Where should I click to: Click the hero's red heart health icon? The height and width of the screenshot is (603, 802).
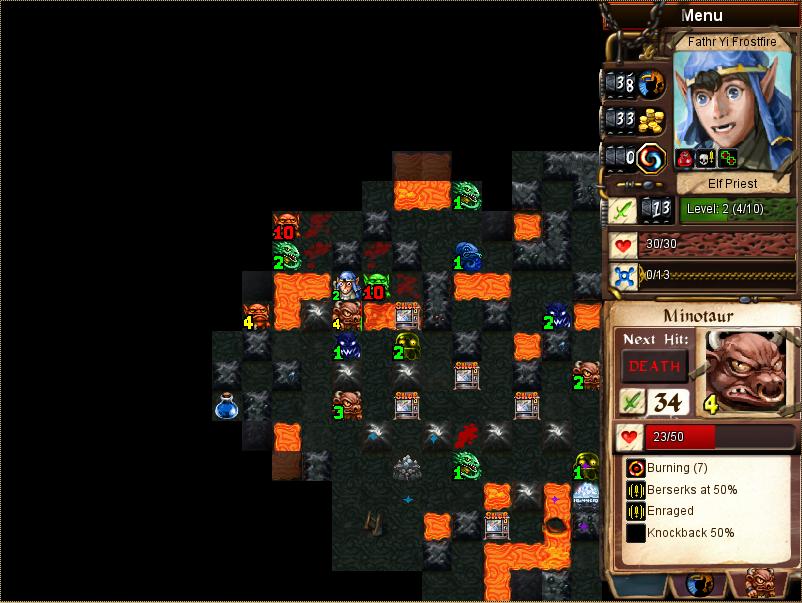(623, 245)
